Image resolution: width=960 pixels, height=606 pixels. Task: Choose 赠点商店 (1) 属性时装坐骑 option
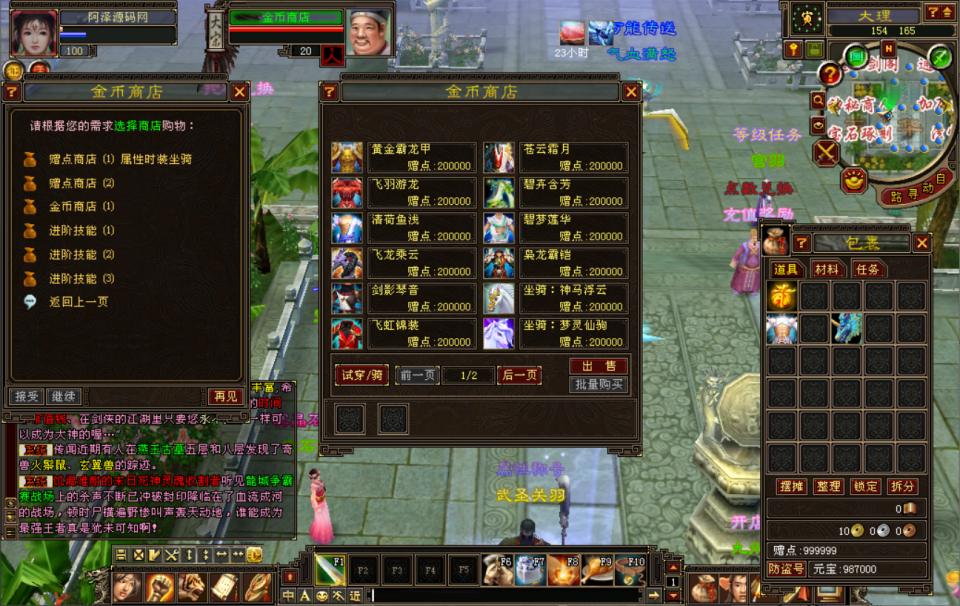point(120,159)
